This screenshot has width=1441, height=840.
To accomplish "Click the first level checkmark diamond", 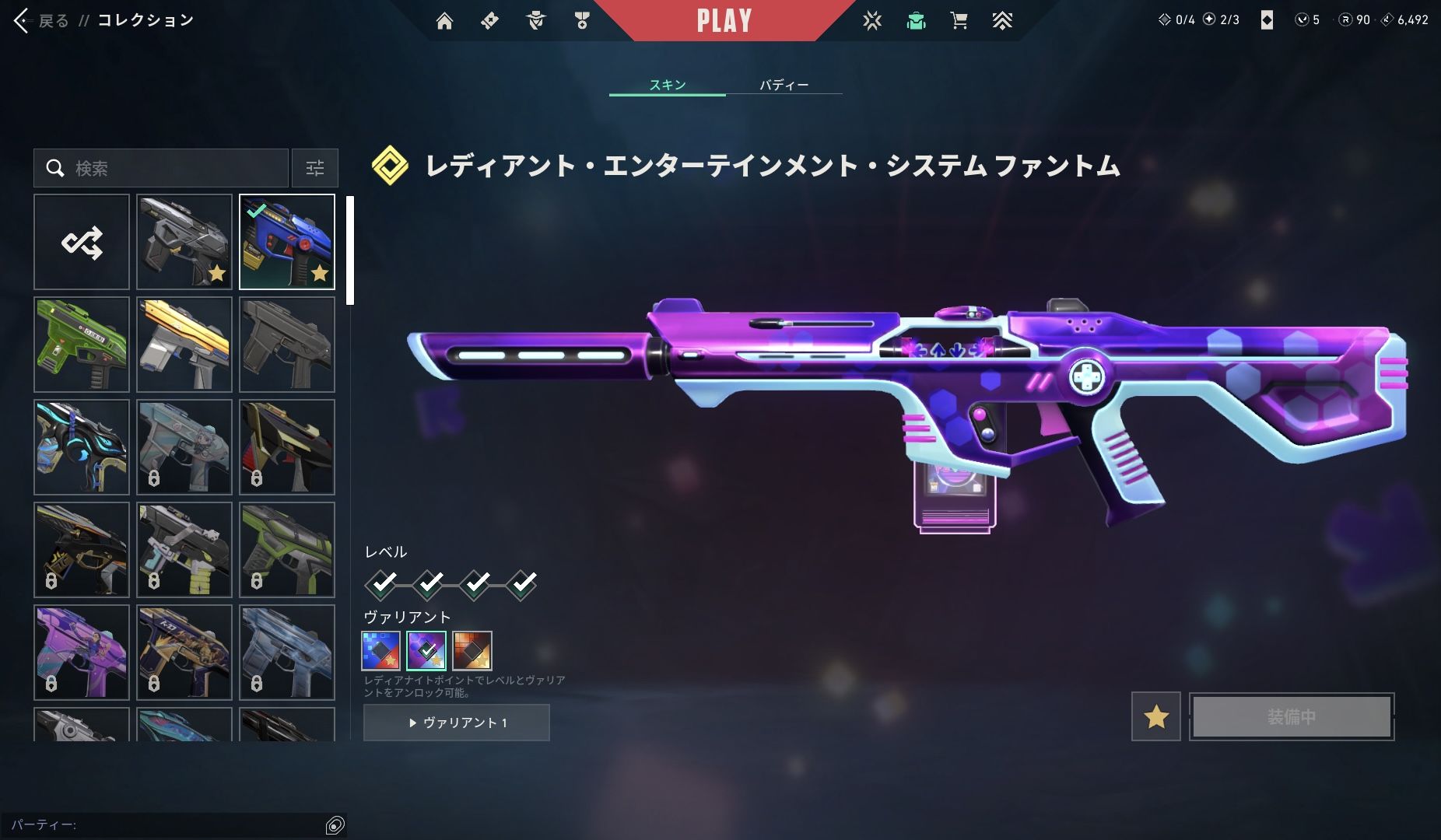I will coord(381,583).
